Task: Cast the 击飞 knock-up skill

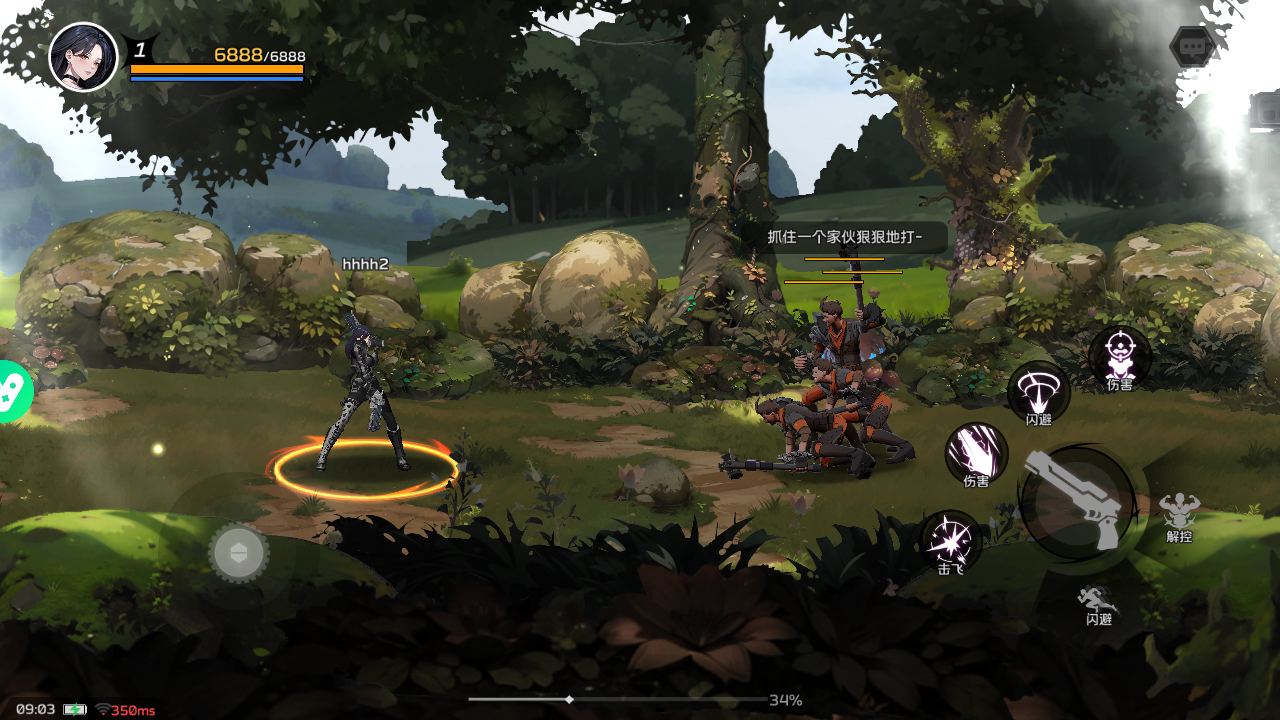Action: click(950, 540)
